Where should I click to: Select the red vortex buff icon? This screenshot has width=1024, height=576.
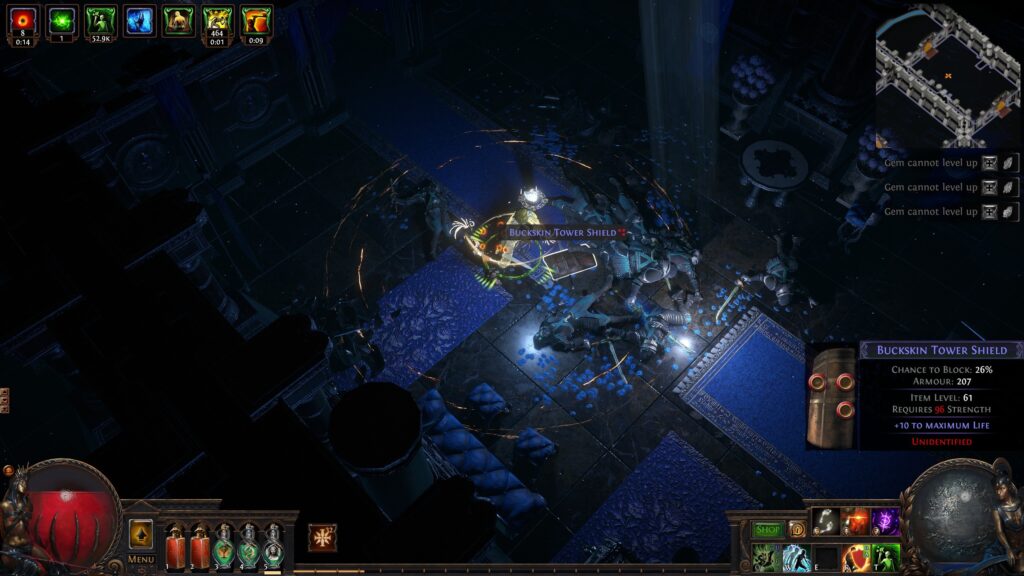coord(22,20)
